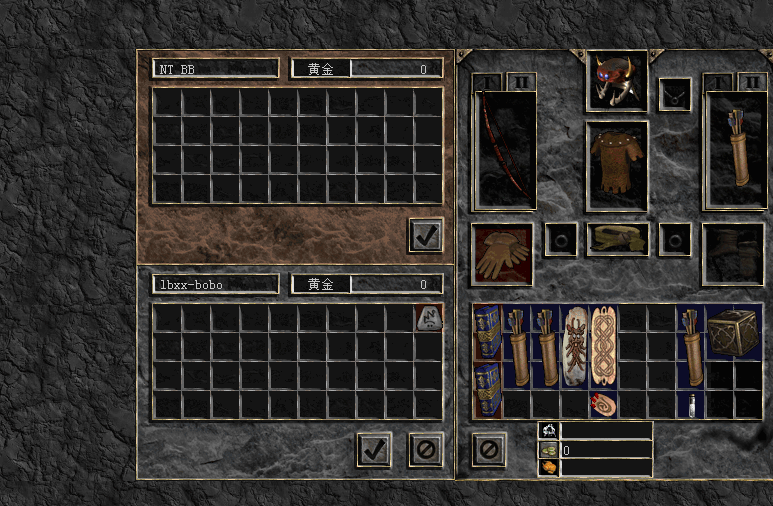The width and height of the screenshot is (773, 506).
Task: Select the ring slot beside the gloves
Action: pyautogui.click(x=560, y=240)
